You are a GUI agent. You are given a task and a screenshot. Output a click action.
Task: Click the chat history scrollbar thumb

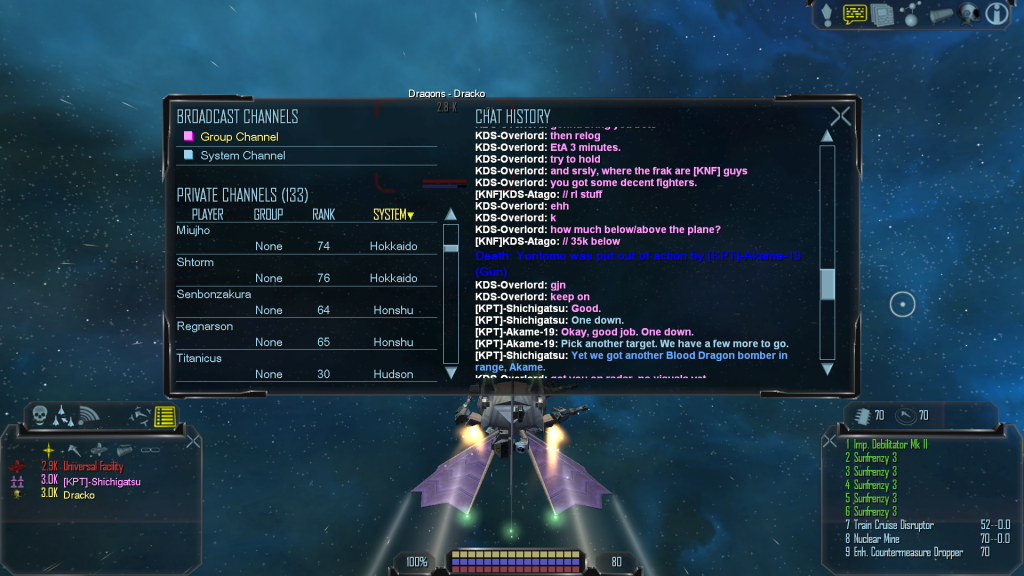[827, 284]
